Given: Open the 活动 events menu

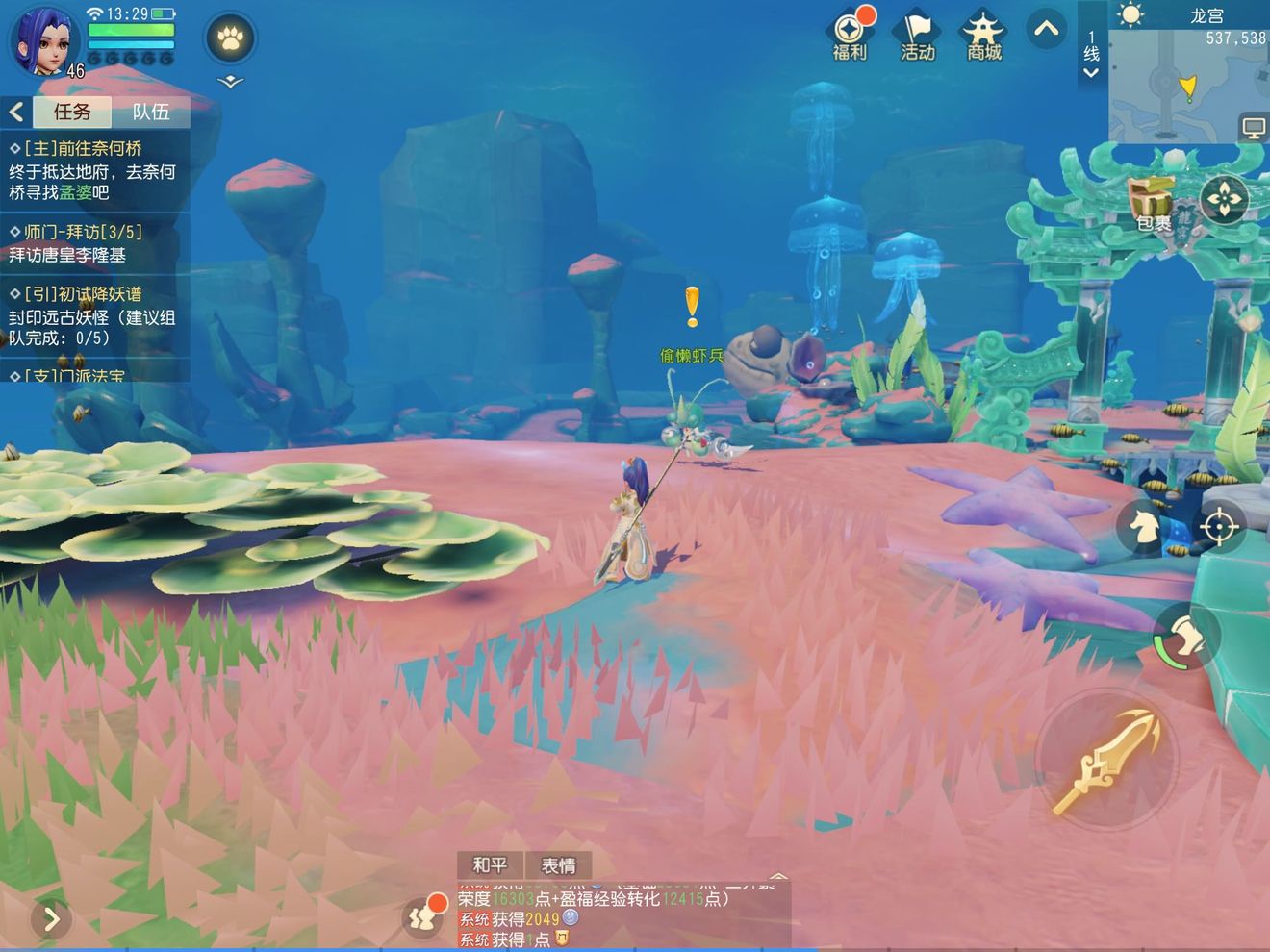Looking at the screenshot, I should point(917,37).
